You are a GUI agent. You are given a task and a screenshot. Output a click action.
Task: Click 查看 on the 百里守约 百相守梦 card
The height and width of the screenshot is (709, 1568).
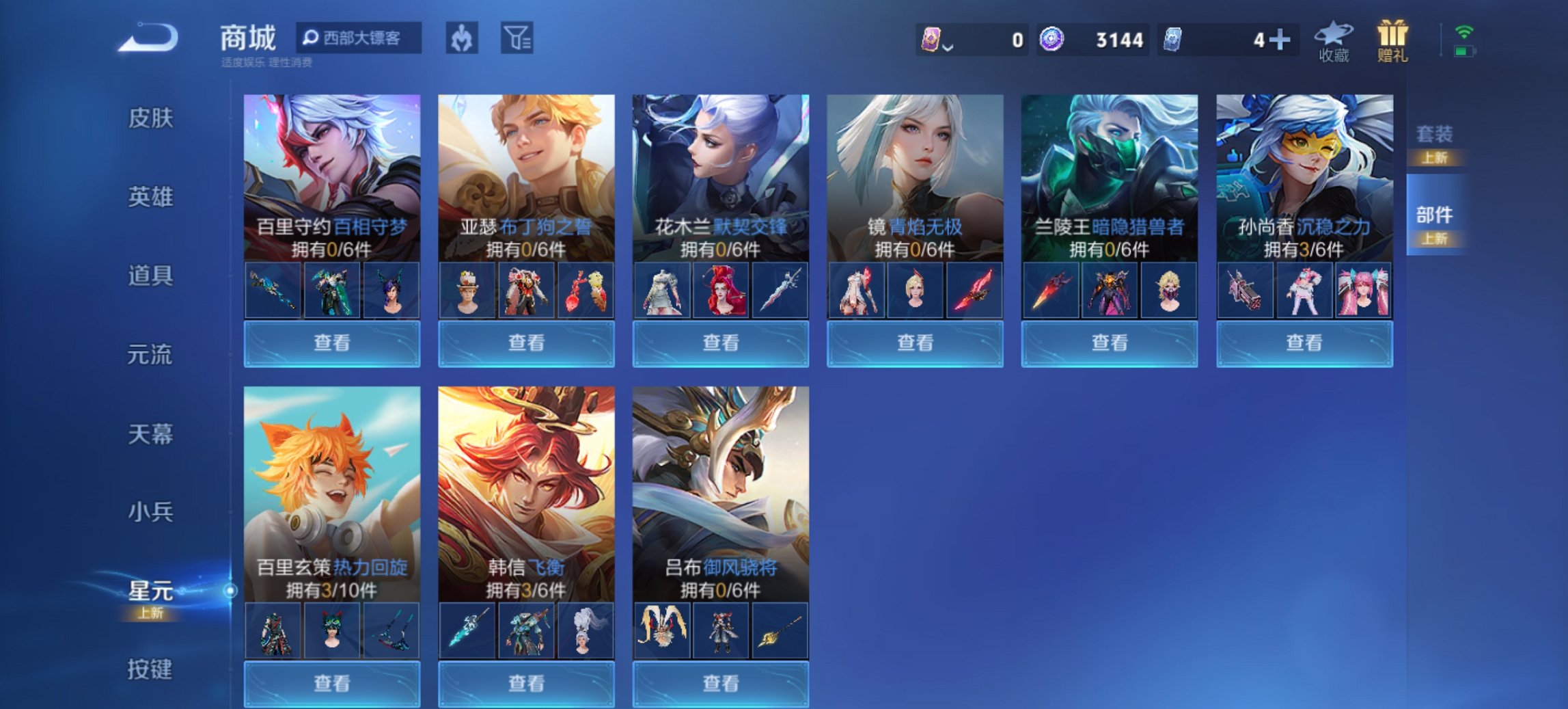331,342
